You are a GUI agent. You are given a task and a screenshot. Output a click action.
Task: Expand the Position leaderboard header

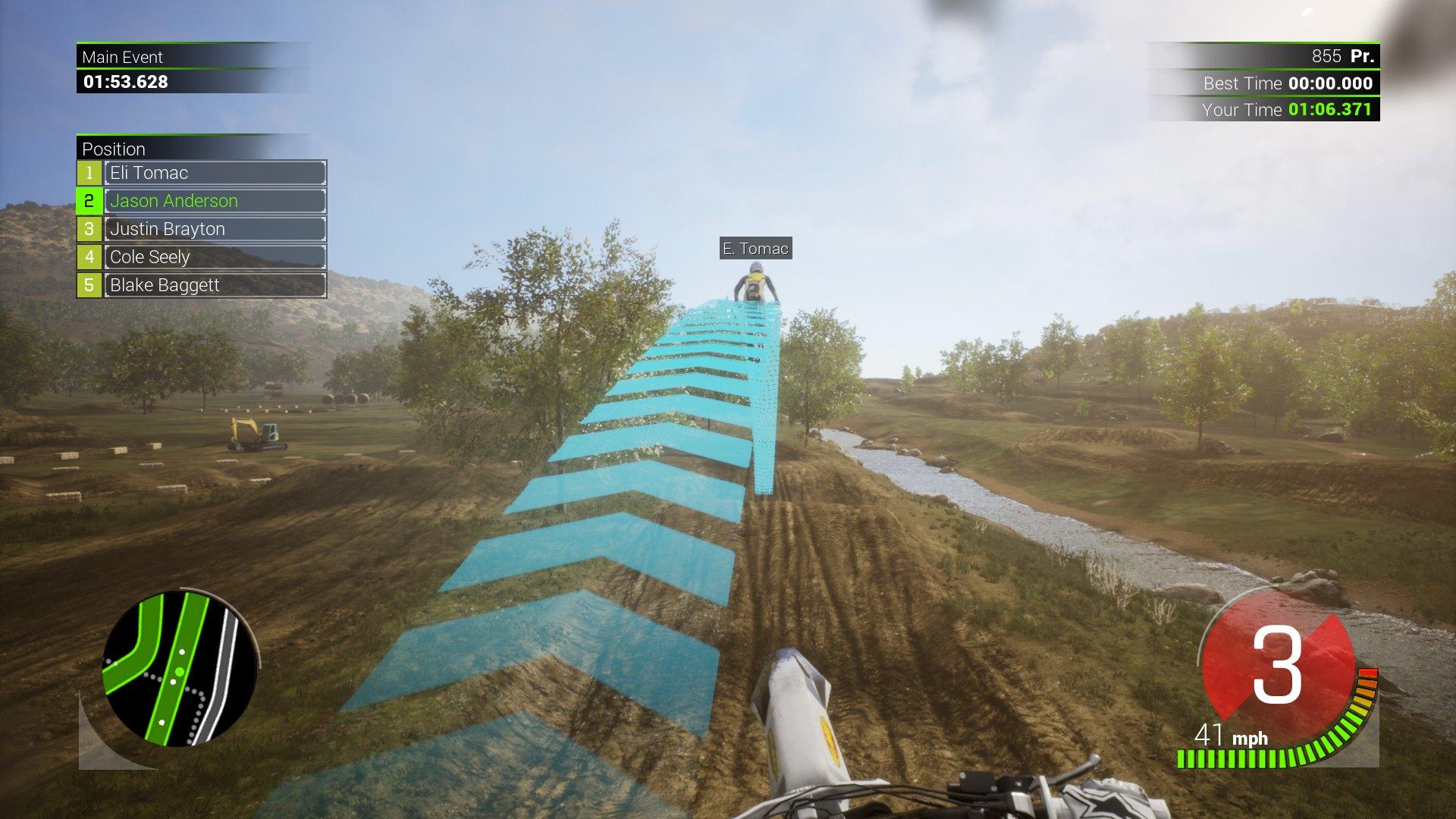pos(115,149)
